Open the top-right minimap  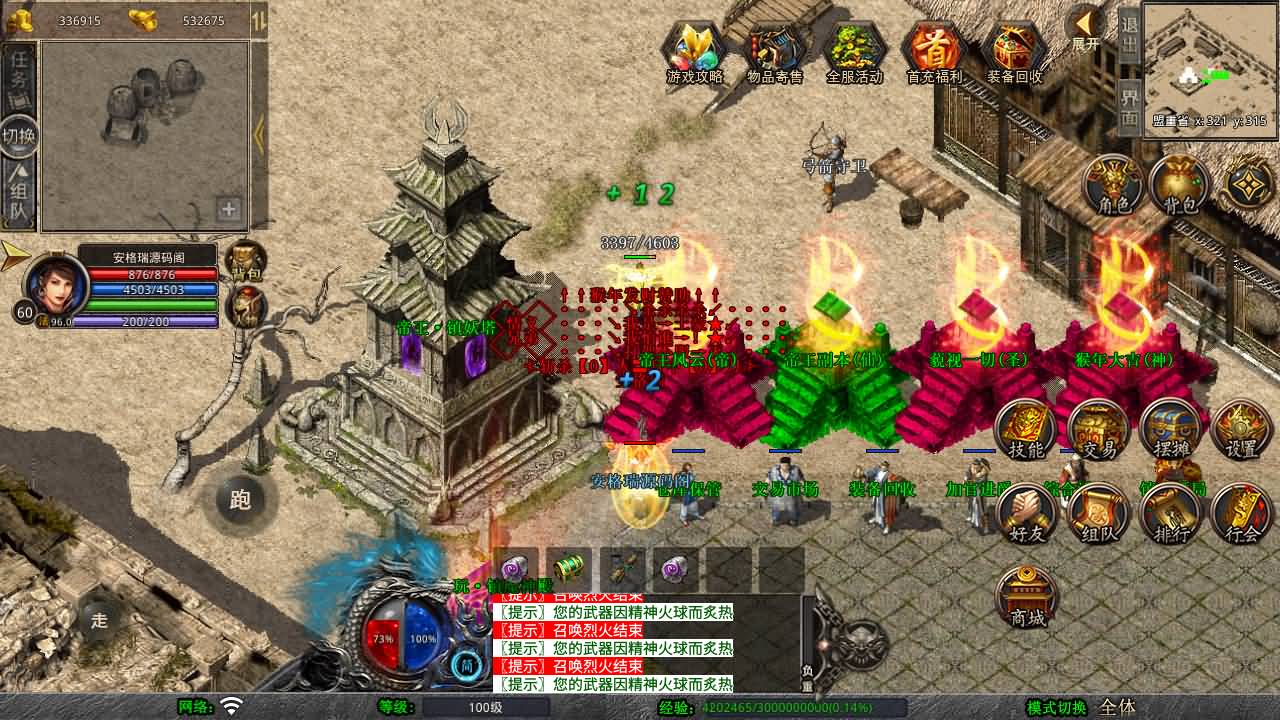tap(1207, 62)
